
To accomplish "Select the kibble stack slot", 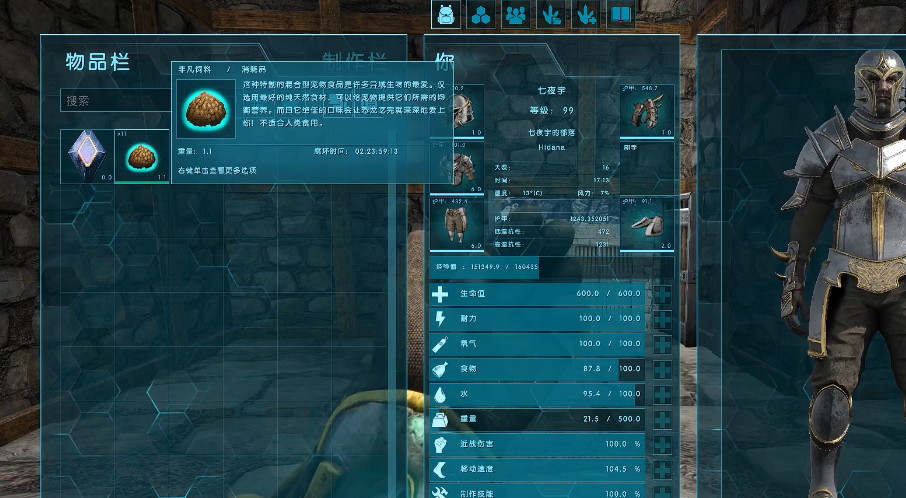I will [141, 157].
